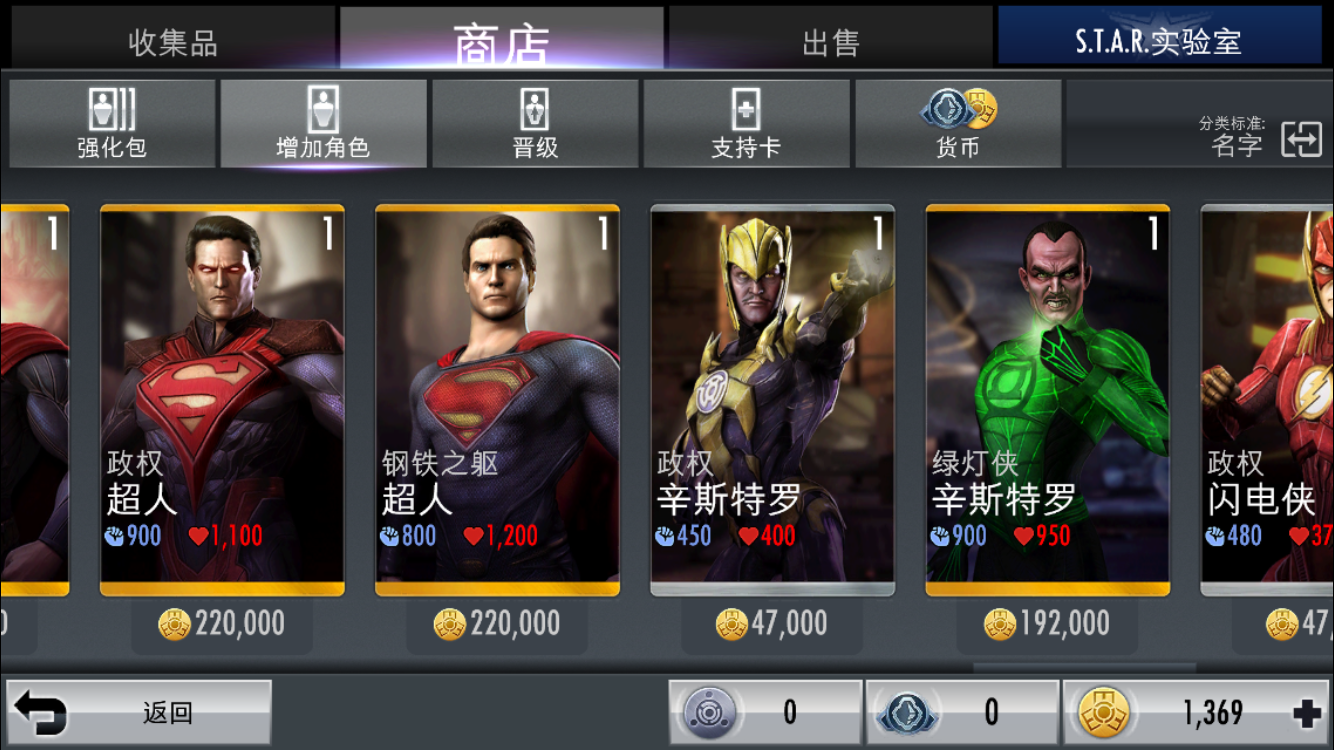Toggle the 分类标准 sort order button
This screenshot has height=750, width=1334.
tap(1301, 139)
